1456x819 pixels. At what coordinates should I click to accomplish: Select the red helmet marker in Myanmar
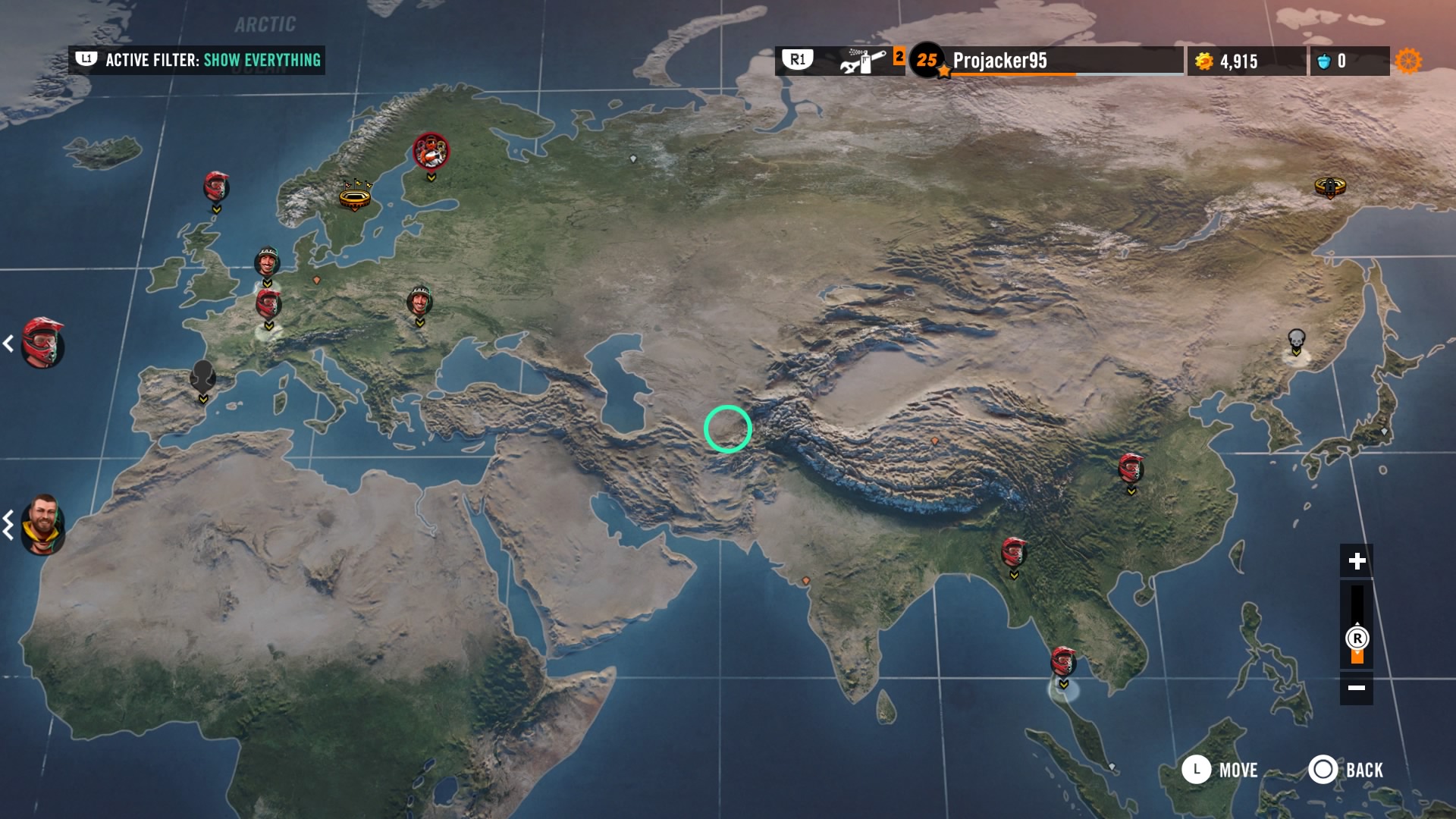click(1013, 551)
